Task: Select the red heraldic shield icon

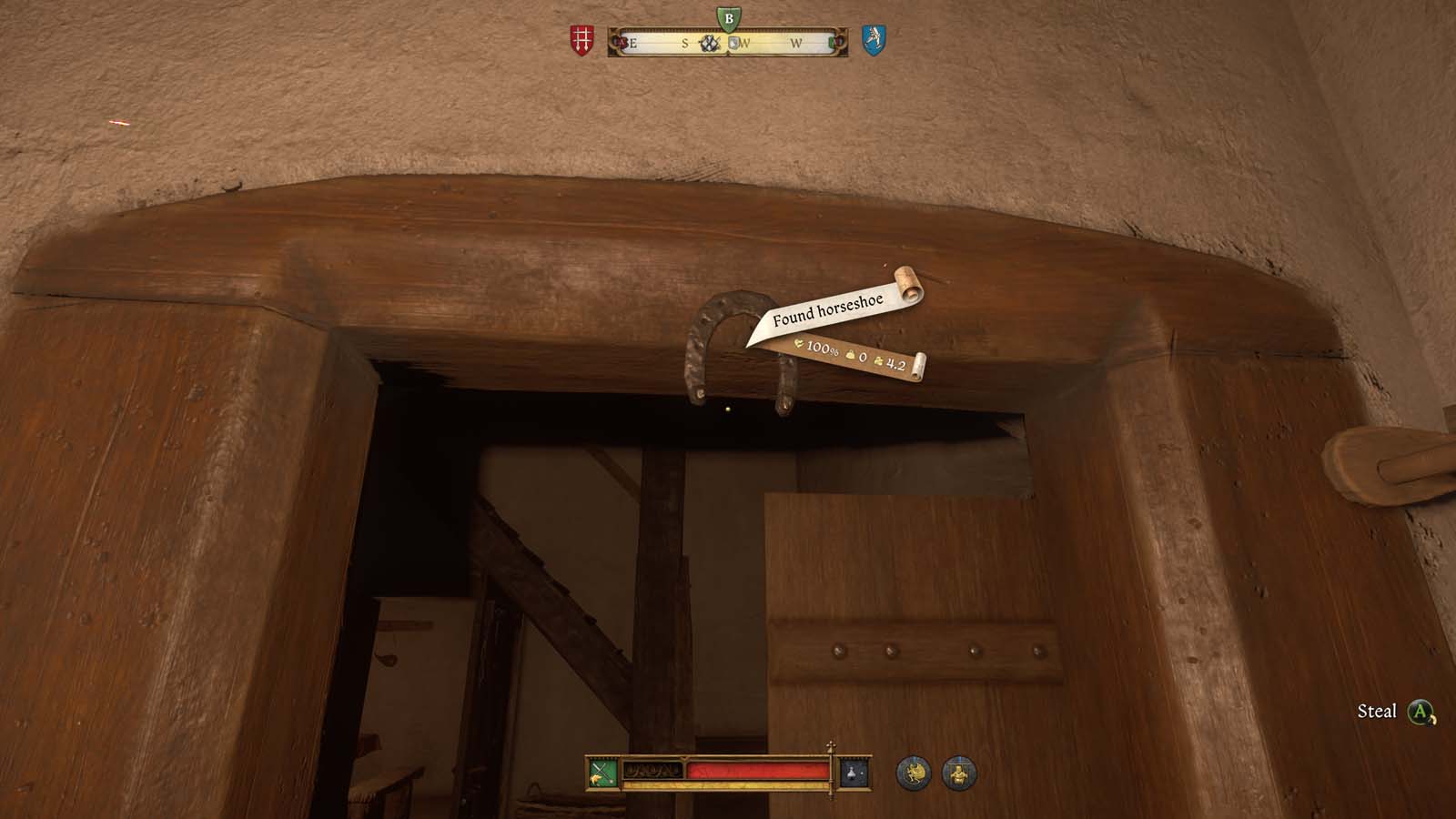Action: 581,38
